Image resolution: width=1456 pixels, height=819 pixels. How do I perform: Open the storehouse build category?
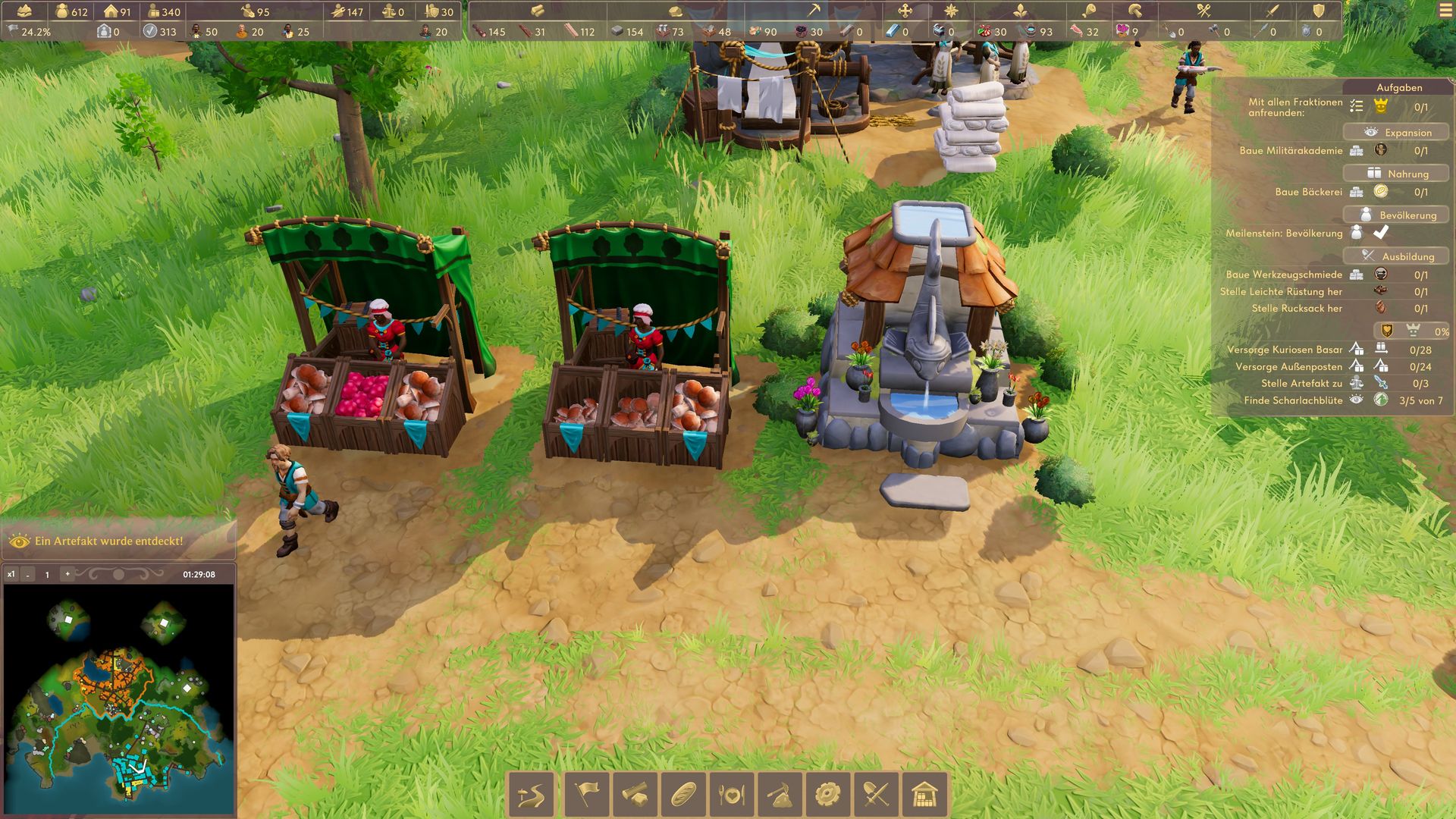(925, 795)
